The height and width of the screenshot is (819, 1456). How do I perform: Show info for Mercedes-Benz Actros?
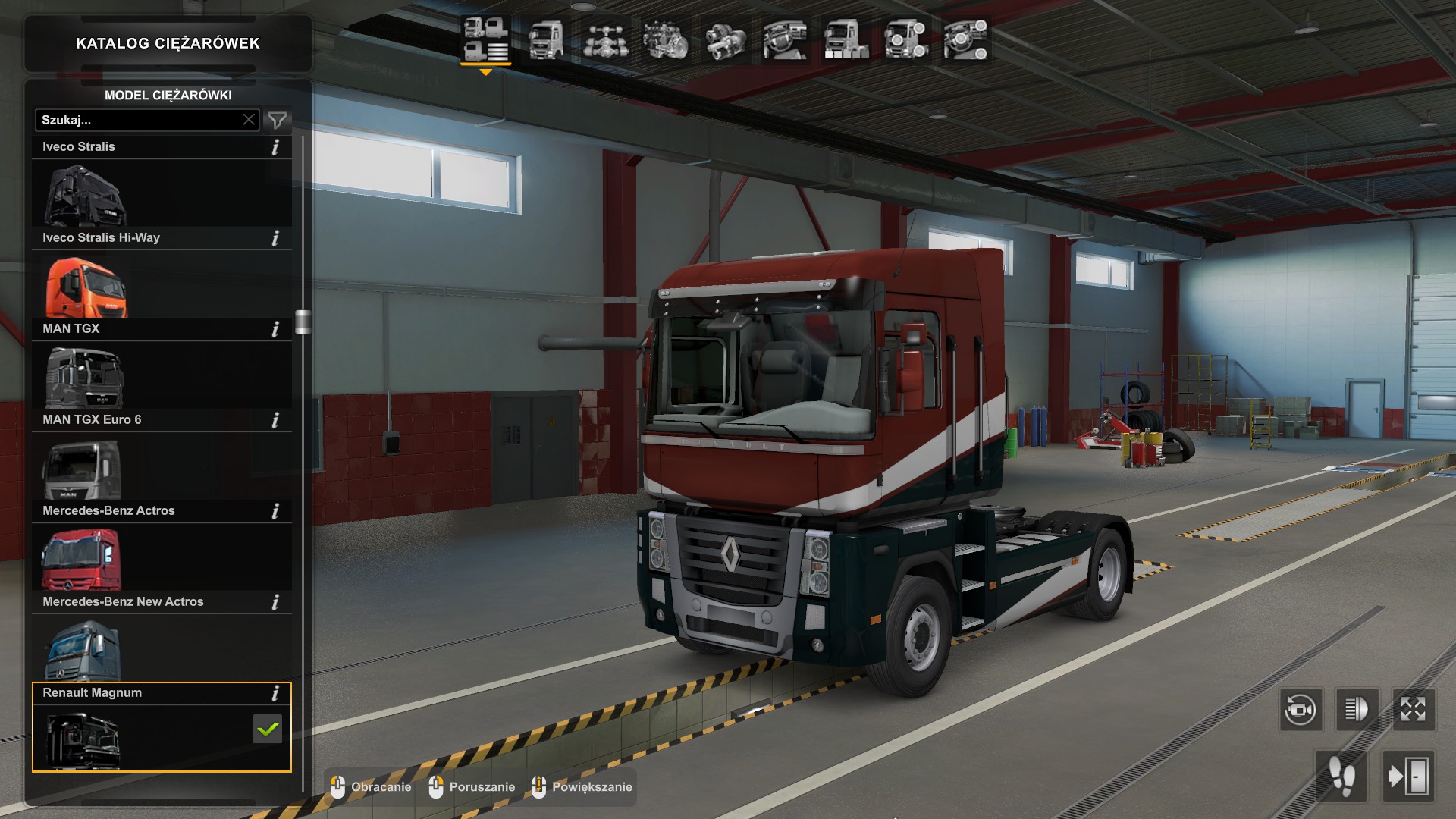(x=275, y=511)
